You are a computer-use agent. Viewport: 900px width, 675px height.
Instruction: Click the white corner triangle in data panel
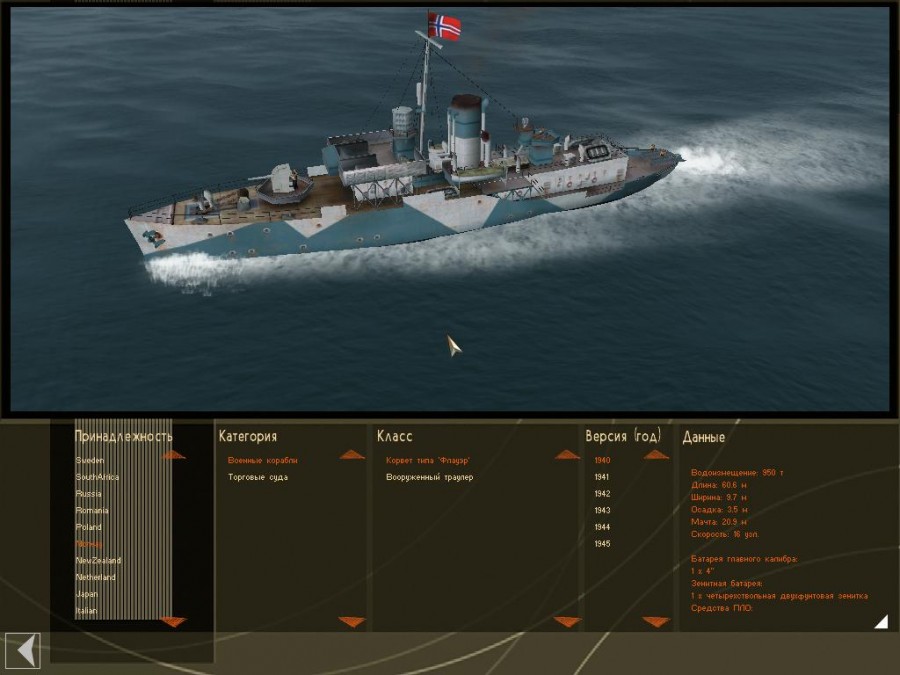[880, 622]
